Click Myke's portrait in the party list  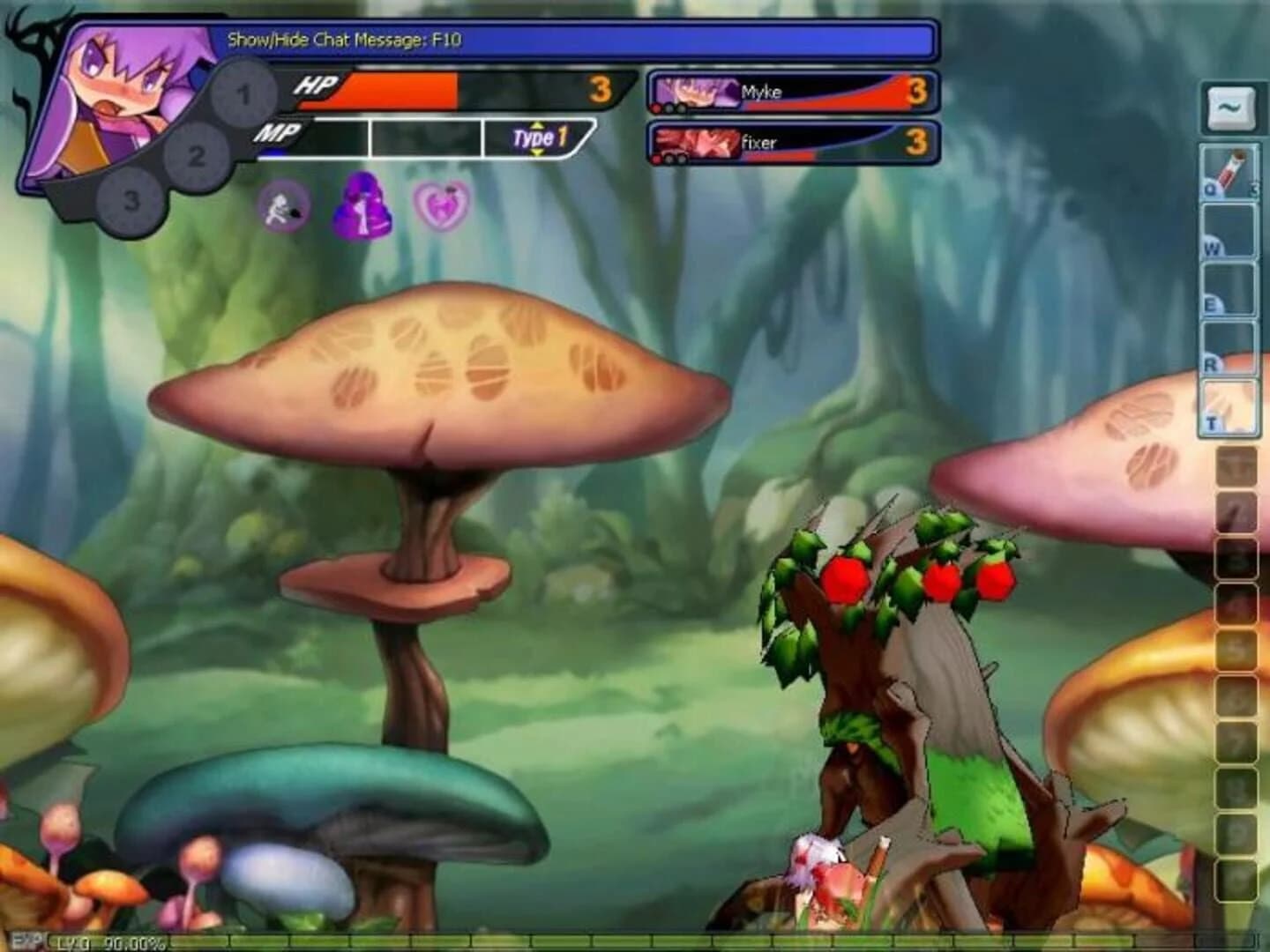click(696, 92)
